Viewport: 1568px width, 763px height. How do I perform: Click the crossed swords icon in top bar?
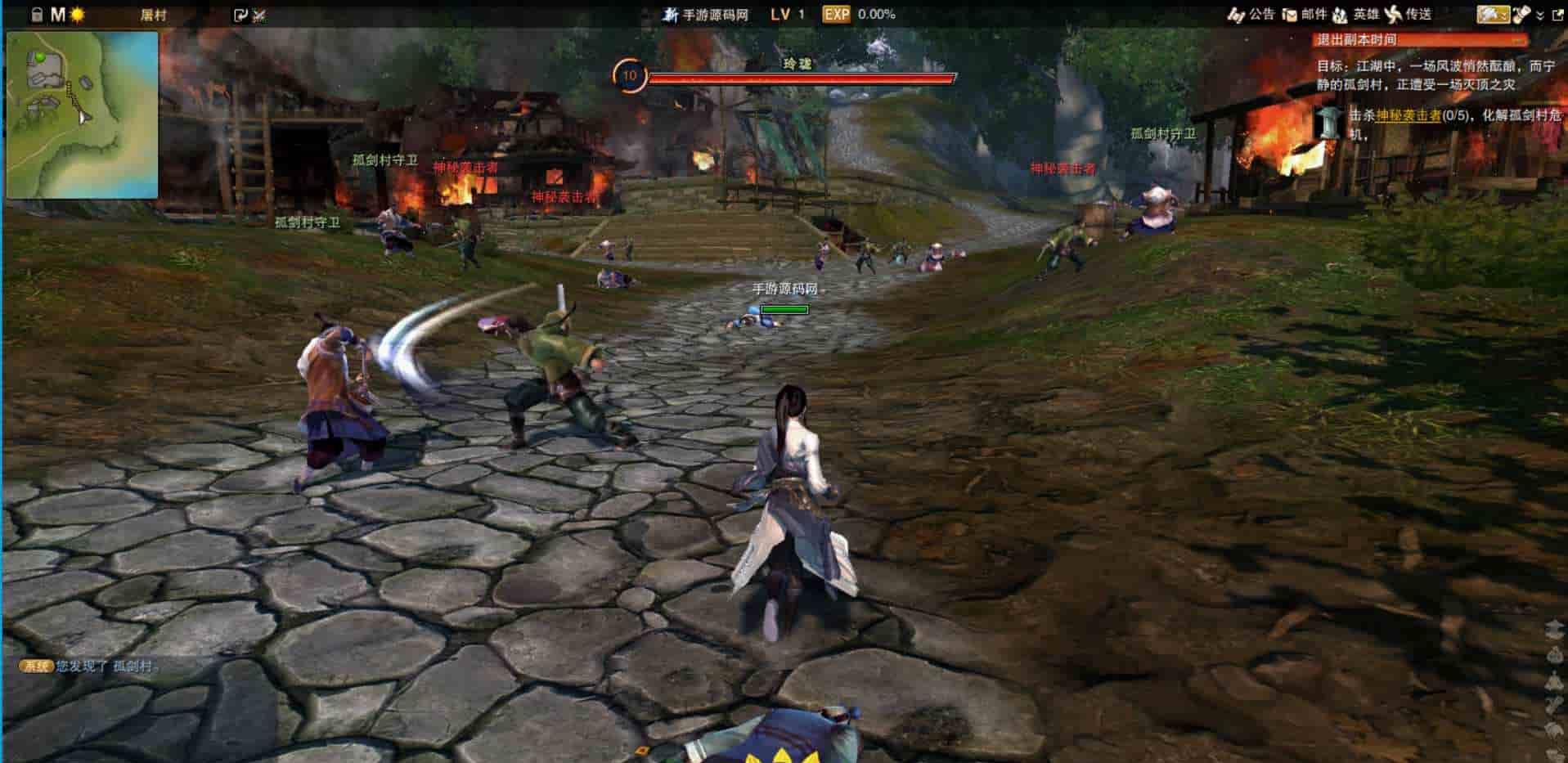coord(259,15)
